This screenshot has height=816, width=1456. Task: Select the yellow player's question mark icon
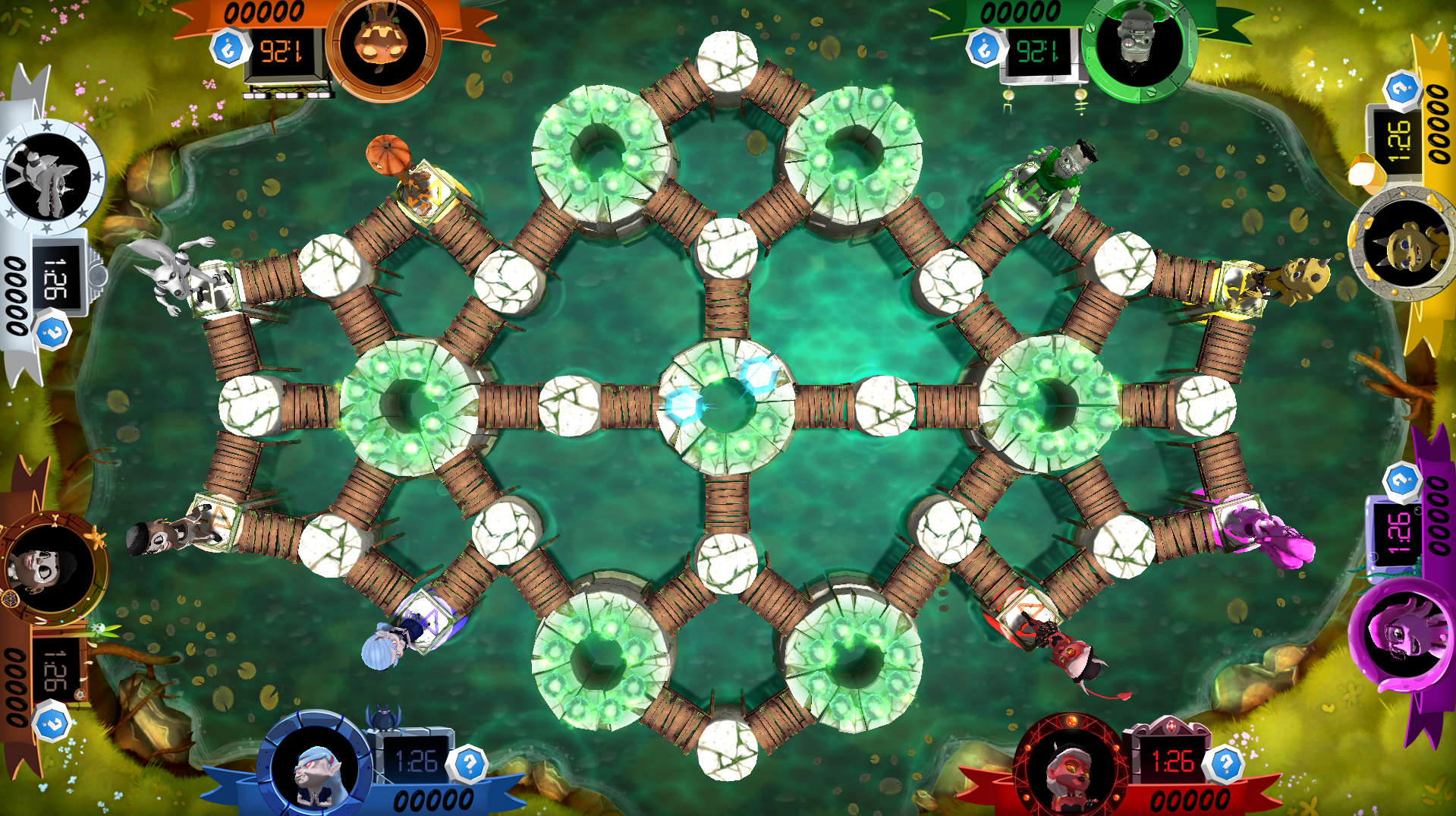point(1401,90)
